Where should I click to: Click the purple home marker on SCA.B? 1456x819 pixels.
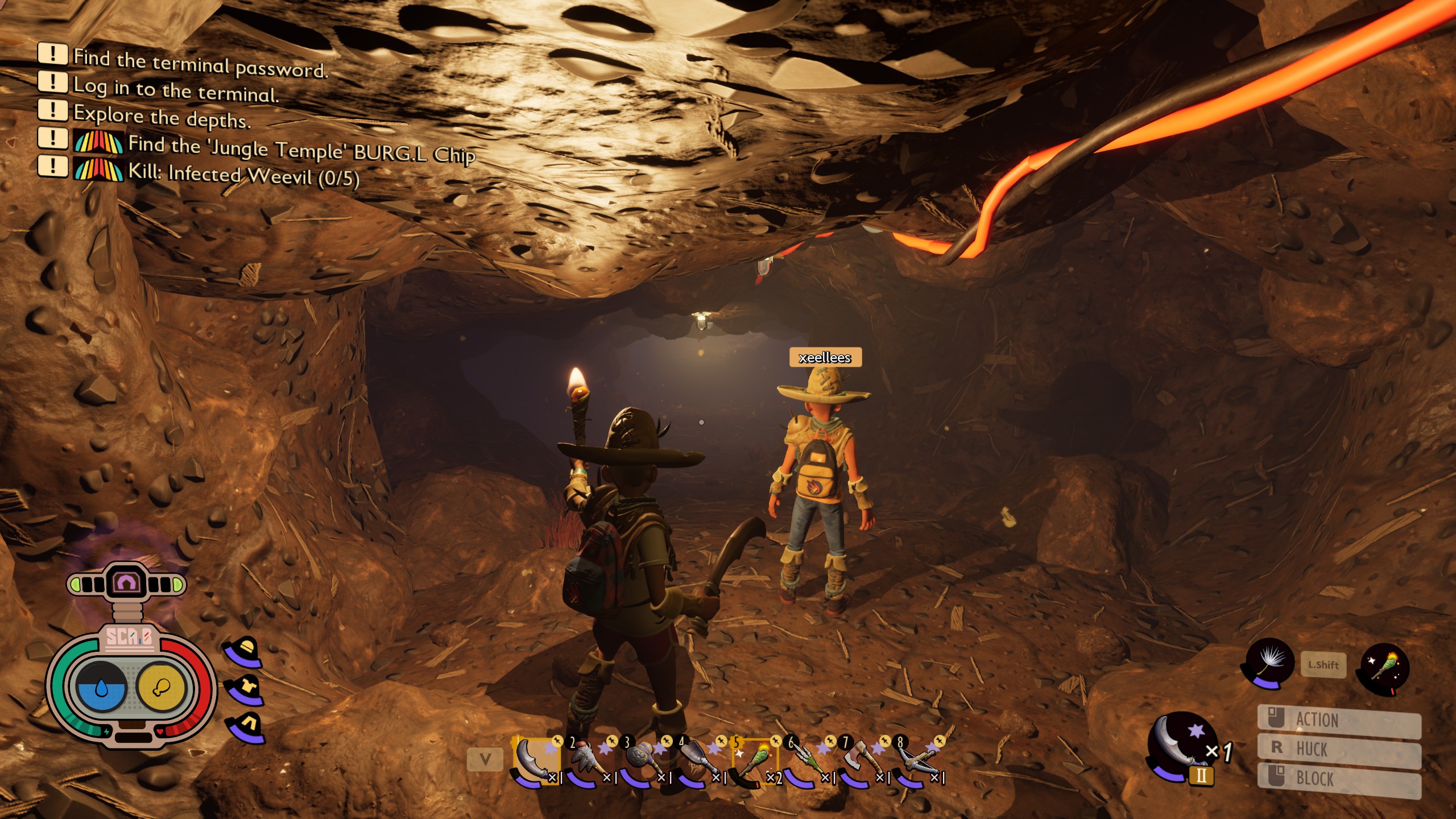click(126, 582)
